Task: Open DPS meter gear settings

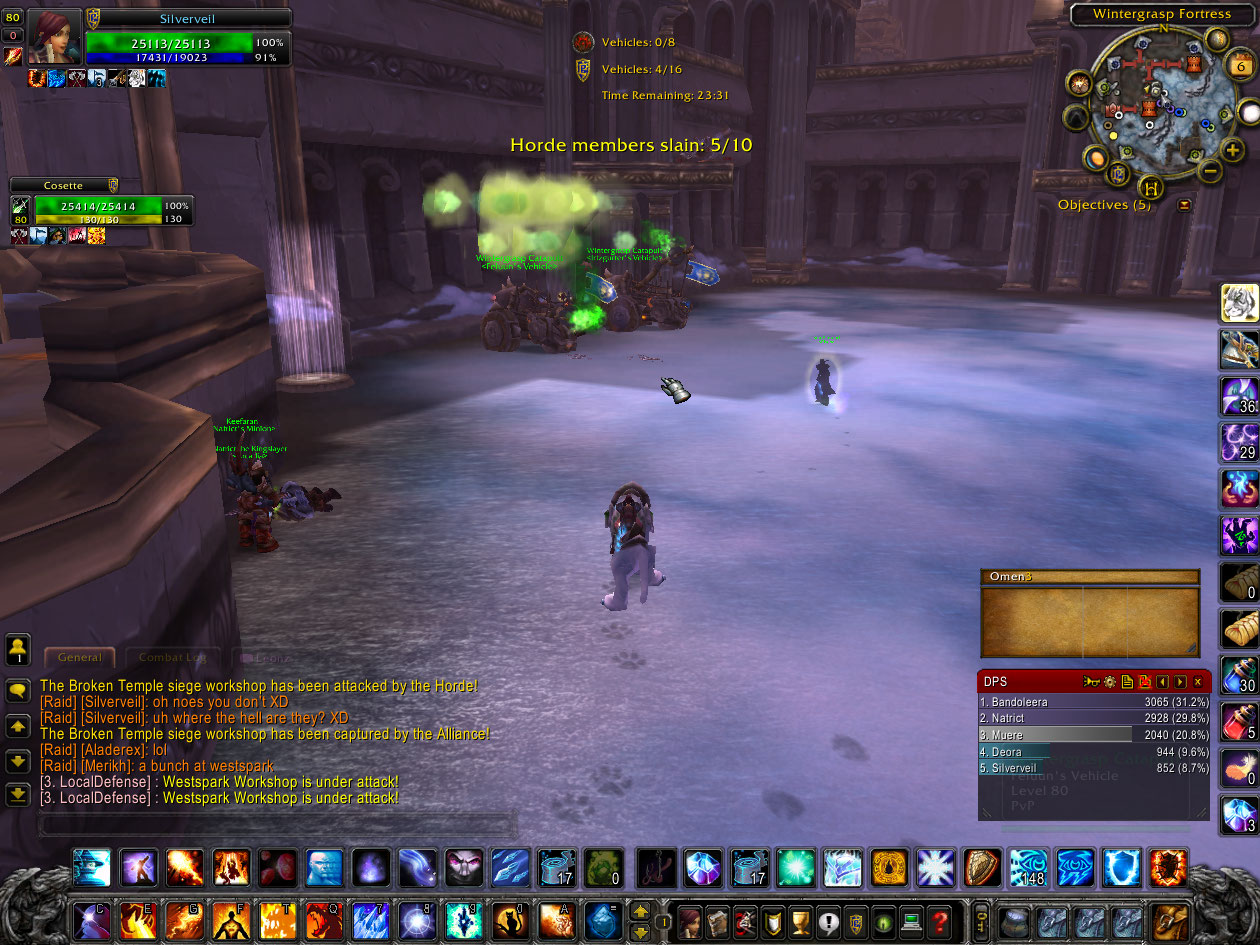Action: pyautogui.click(x=1109, y=682)
